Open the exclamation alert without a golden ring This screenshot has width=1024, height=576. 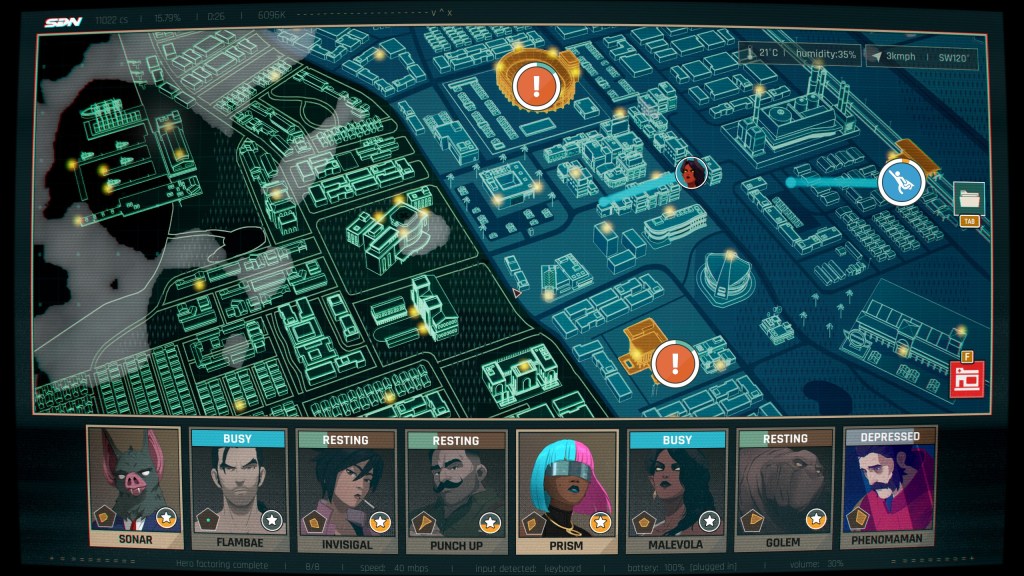tap(675, 362)
